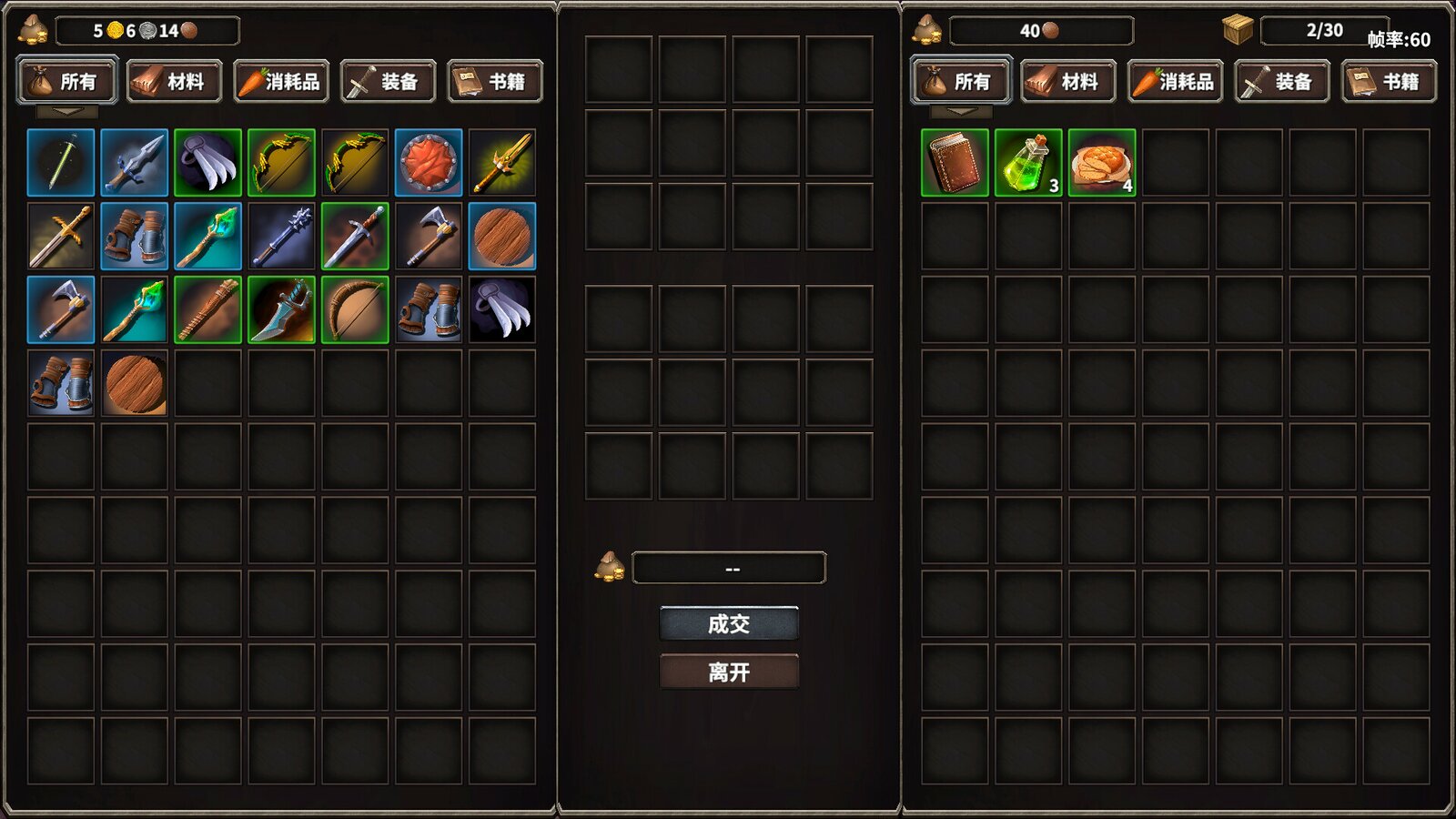Open 消耗品 tab above the weapon inventory

281,82
